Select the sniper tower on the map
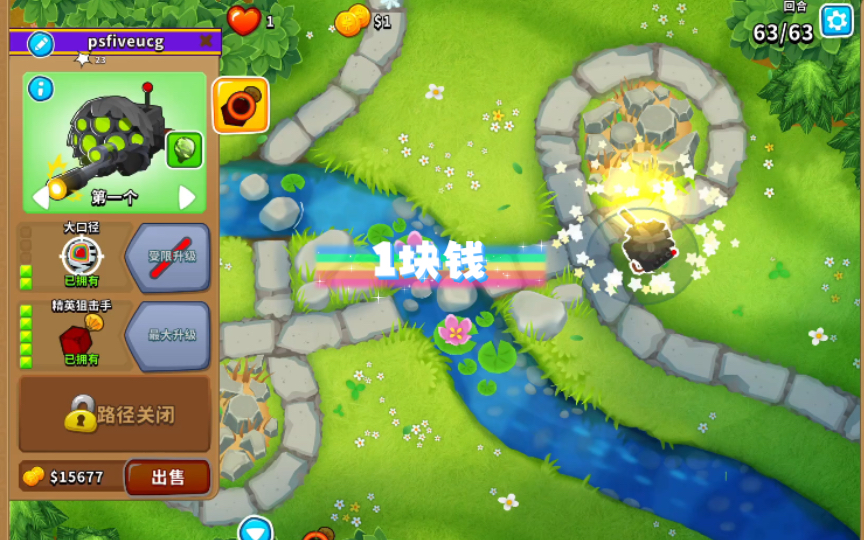Image resolution: width=864 pixels, height=540 pixels. point(647,243)
